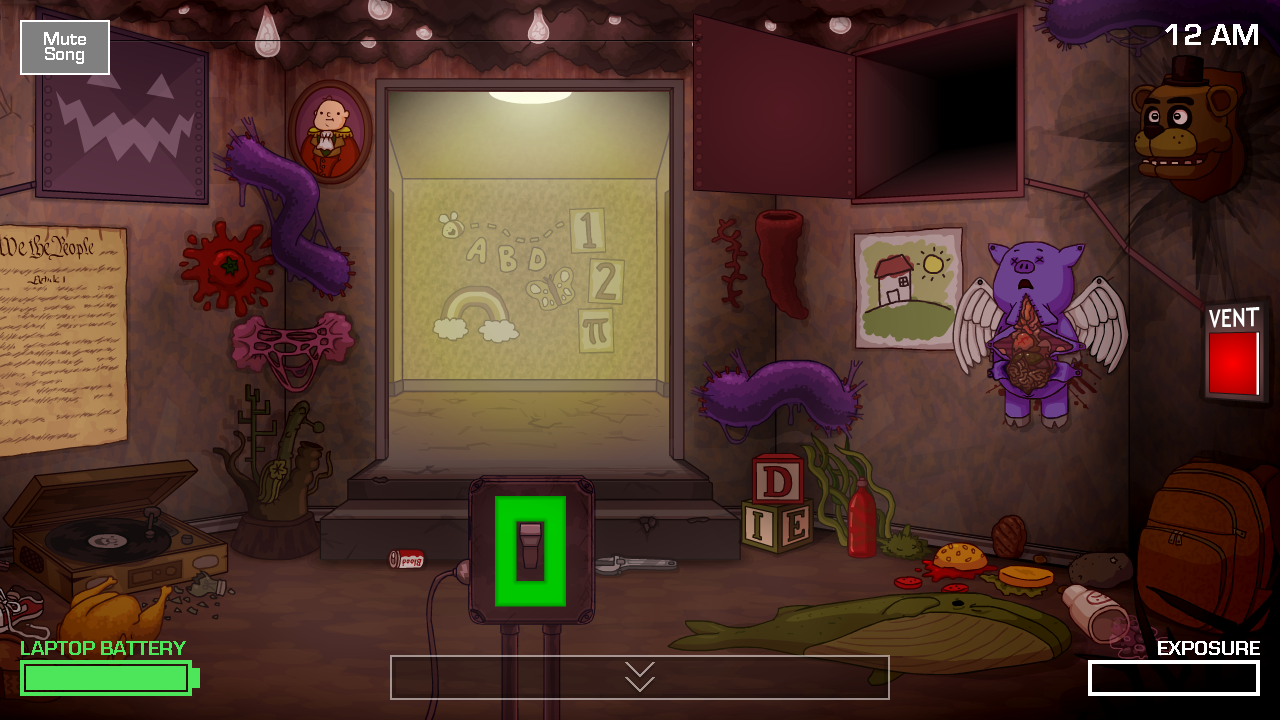Select the crayon house drawing on the wall
The width and height of the screenshot is (1280, 720).
click(x=905, y=285)
